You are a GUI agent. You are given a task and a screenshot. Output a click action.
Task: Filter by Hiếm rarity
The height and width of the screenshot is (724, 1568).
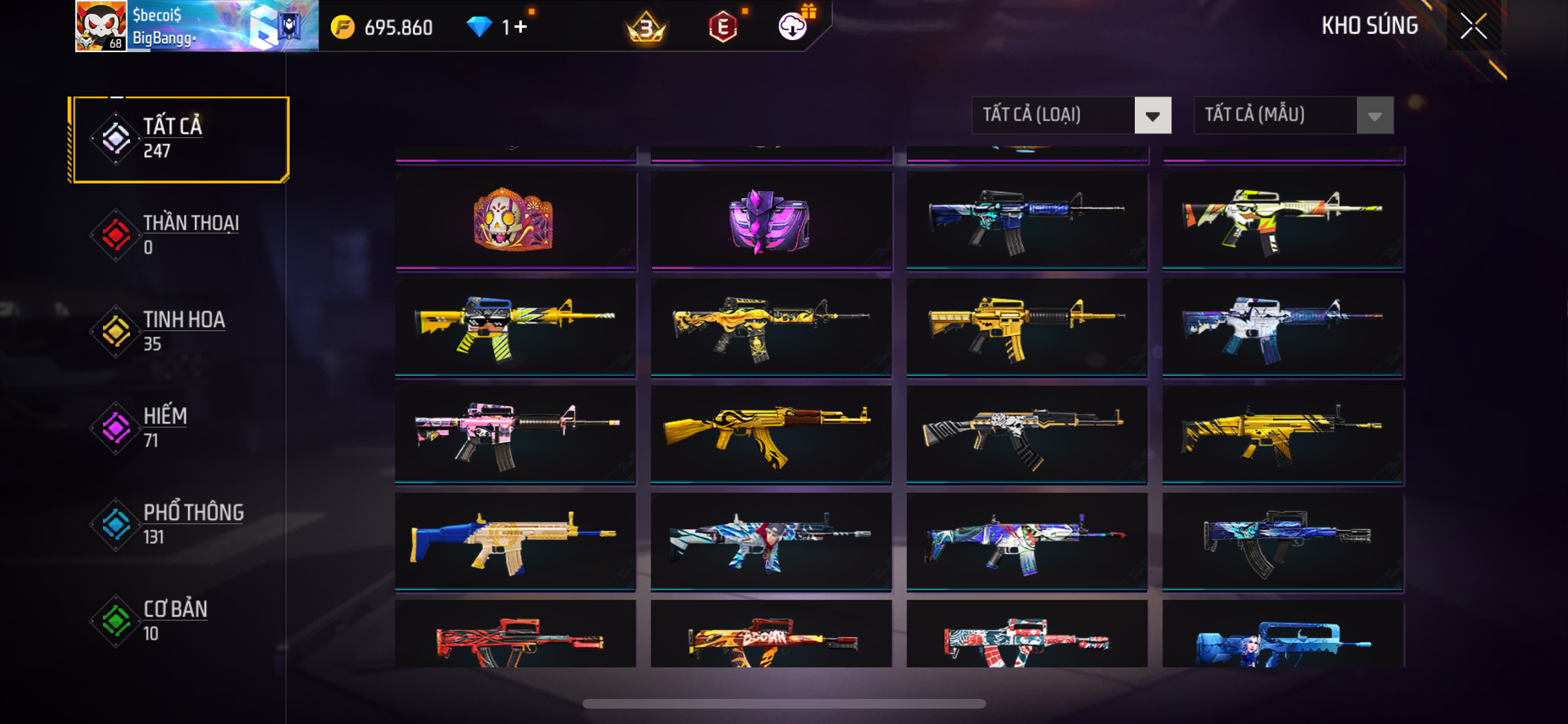[x=181, y=428]
